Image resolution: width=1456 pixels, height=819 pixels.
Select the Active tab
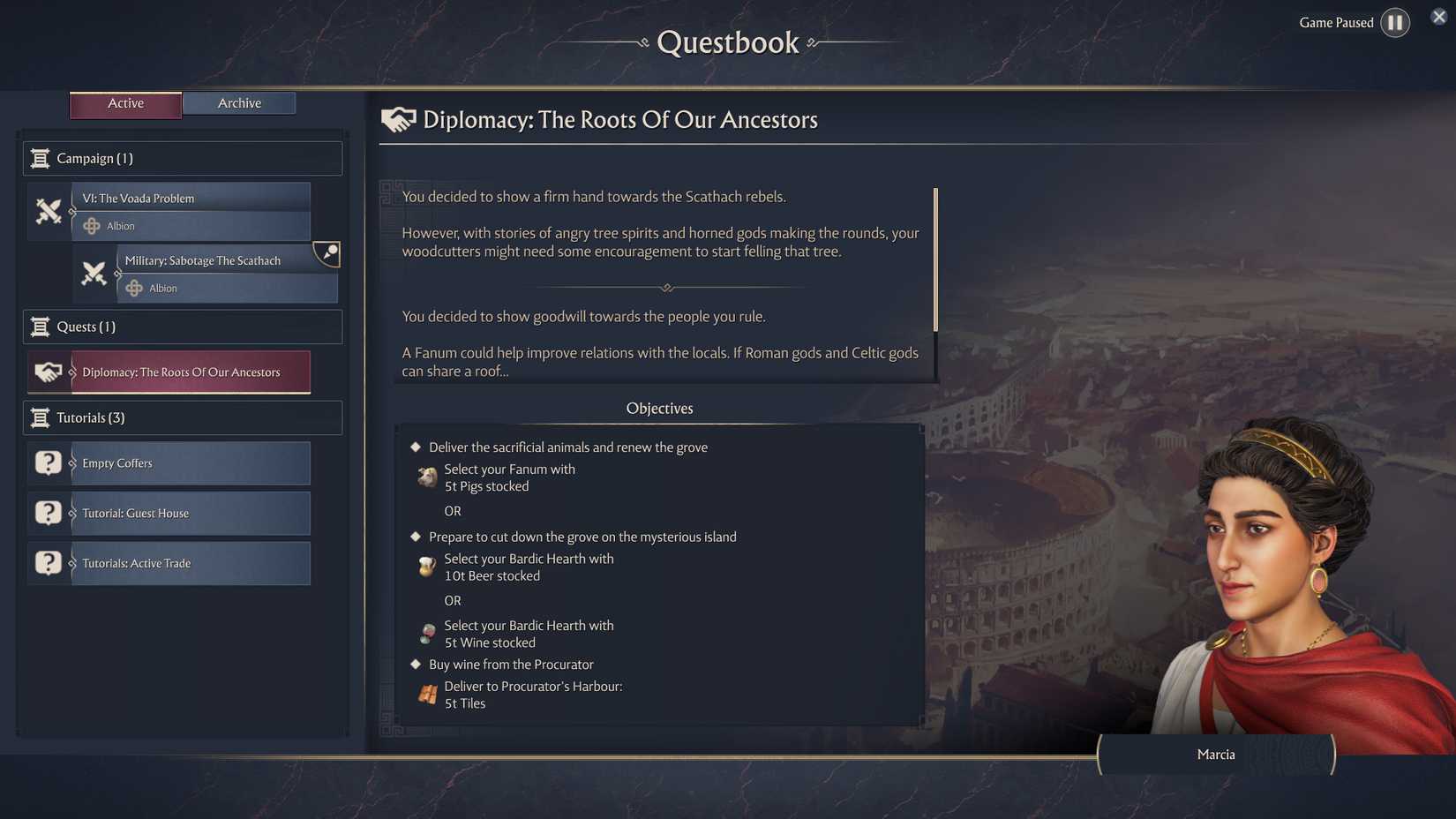click(124, 102)
